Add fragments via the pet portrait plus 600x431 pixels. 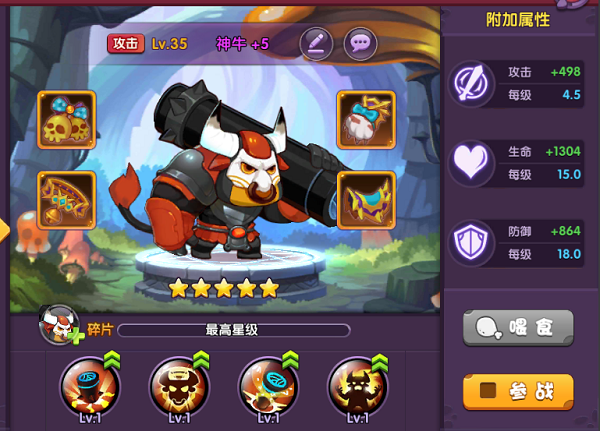(61, 325)
